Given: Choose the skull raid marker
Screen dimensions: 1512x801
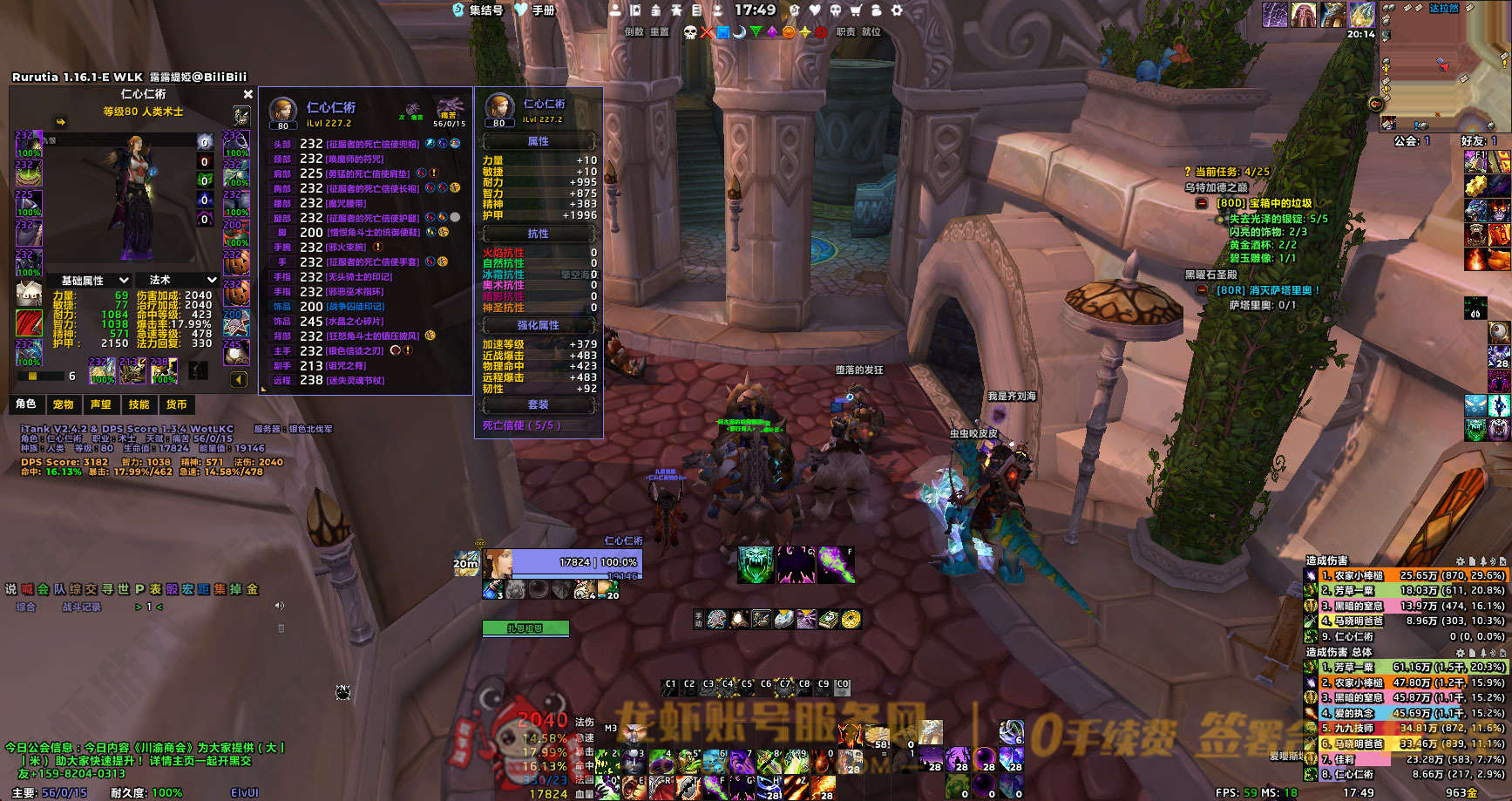Looking at the screenshot, I should pyautogui.click(x=690, y=32).
